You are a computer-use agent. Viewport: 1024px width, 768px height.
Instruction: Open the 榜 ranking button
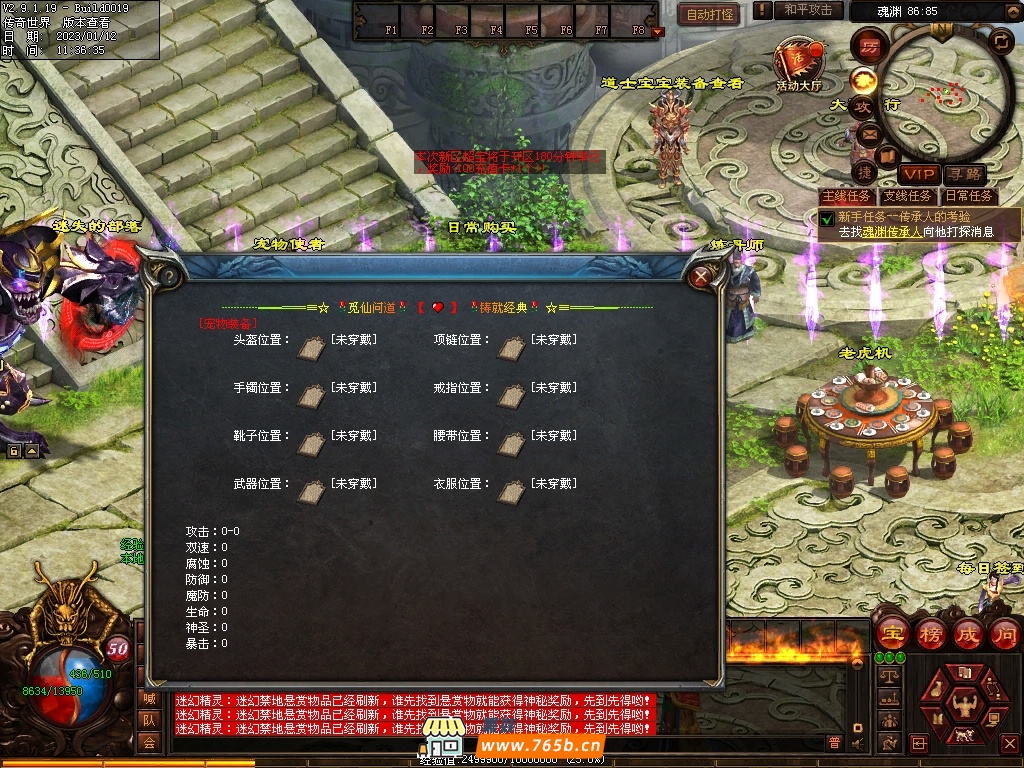pos(931,634)
